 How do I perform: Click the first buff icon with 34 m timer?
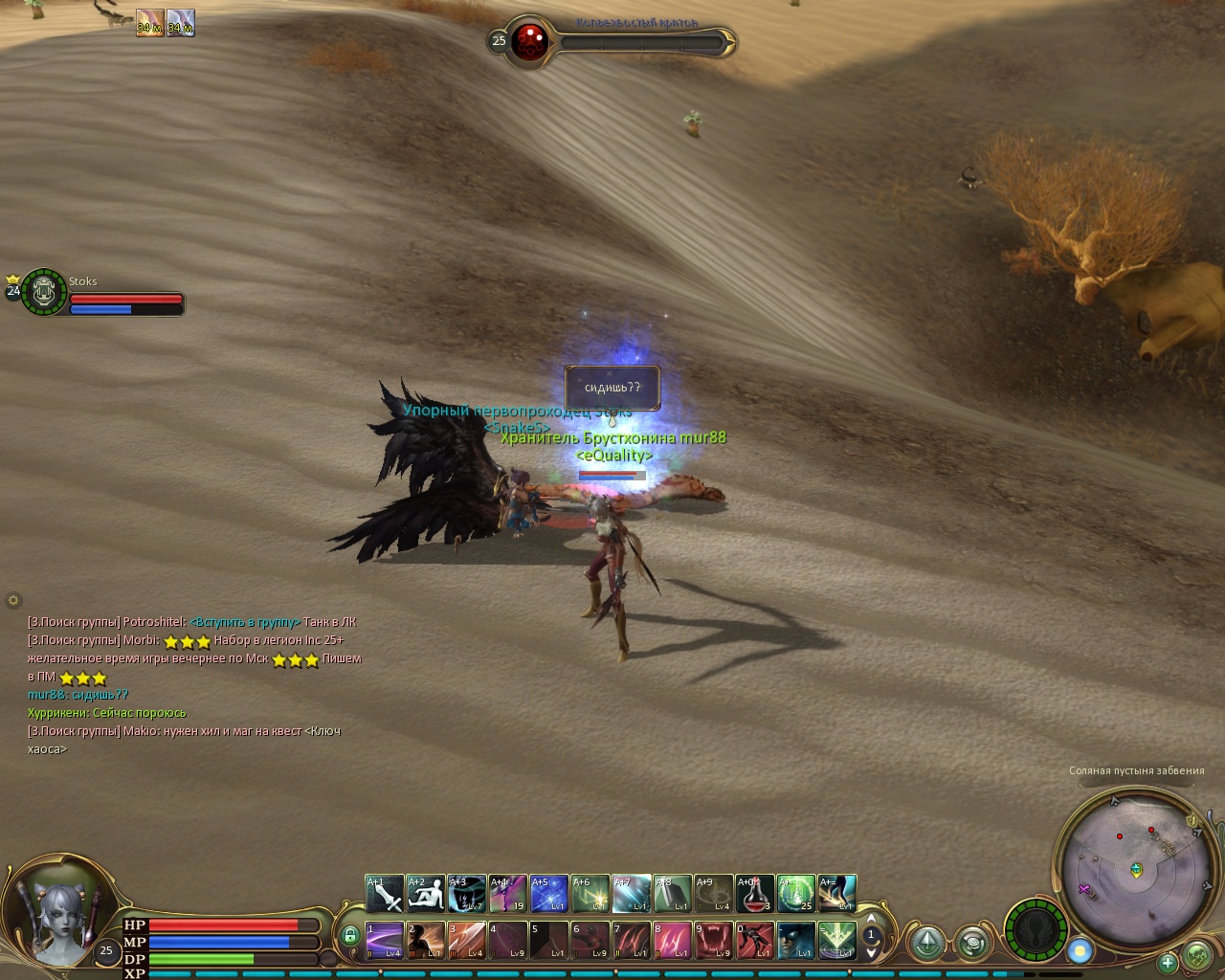click(150, 22)
